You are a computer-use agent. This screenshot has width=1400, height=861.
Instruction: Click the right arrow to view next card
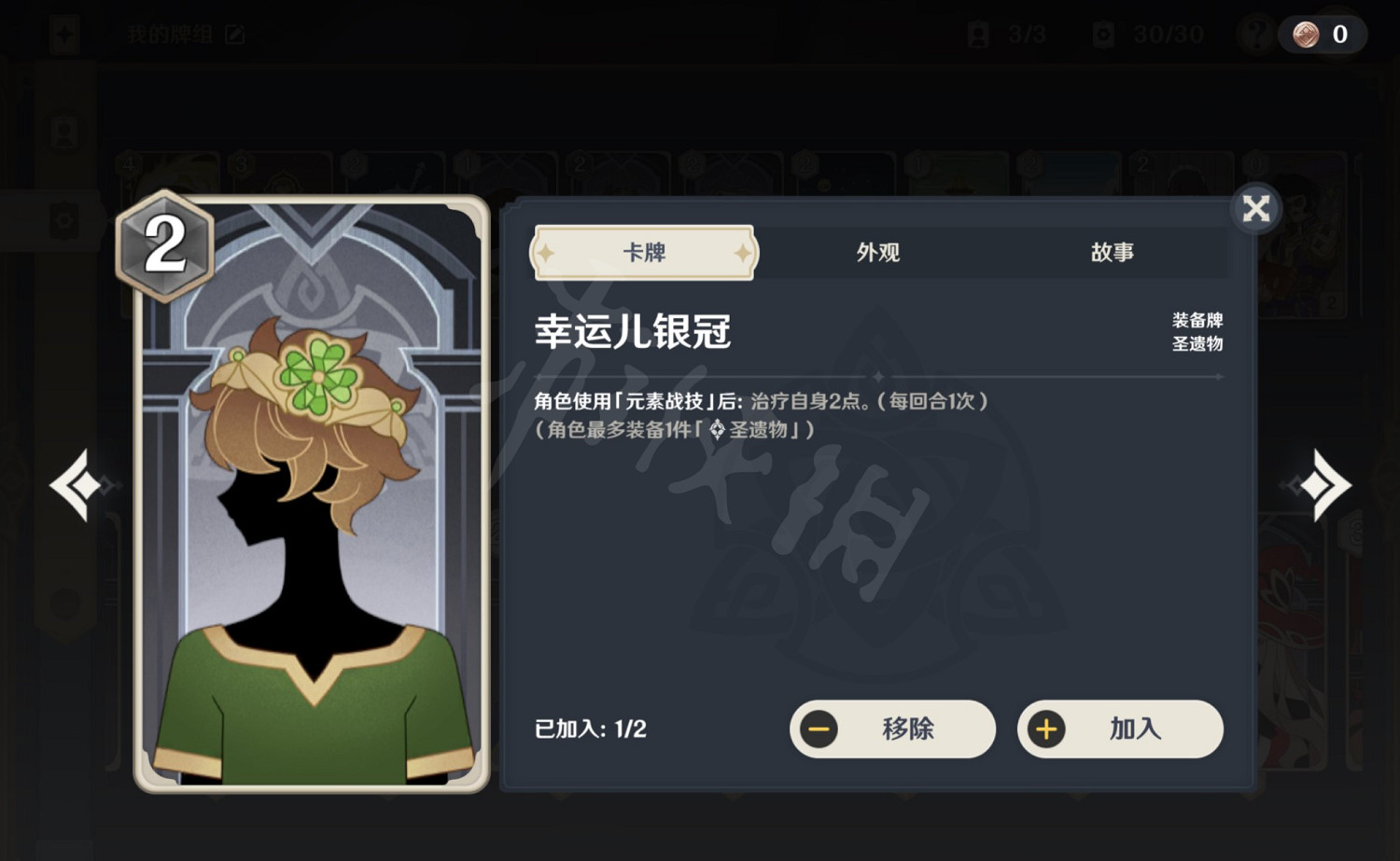coord(1326,483)
